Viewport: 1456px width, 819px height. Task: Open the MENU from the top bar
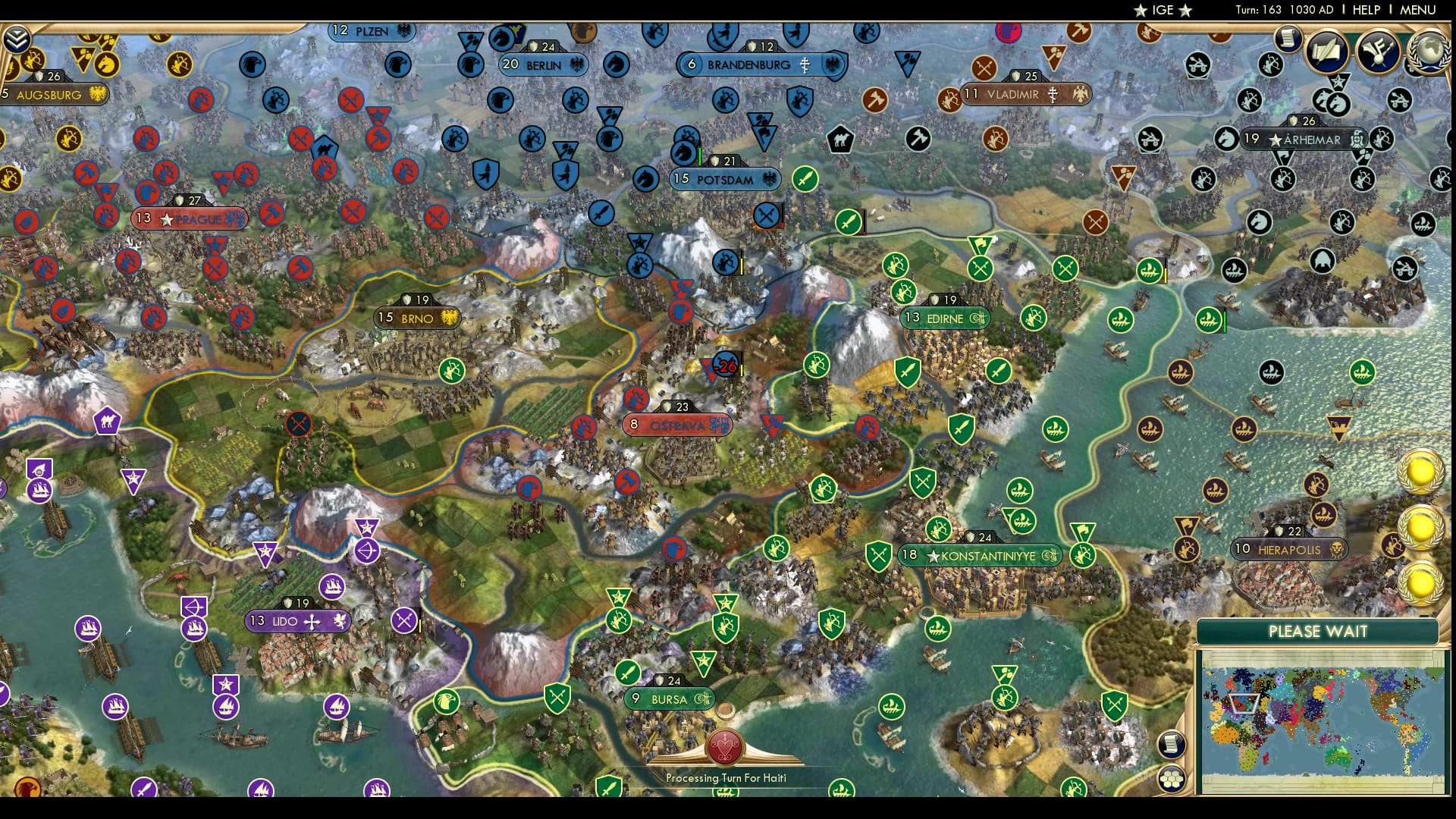pyautogui.click(x=1417, y=10)
